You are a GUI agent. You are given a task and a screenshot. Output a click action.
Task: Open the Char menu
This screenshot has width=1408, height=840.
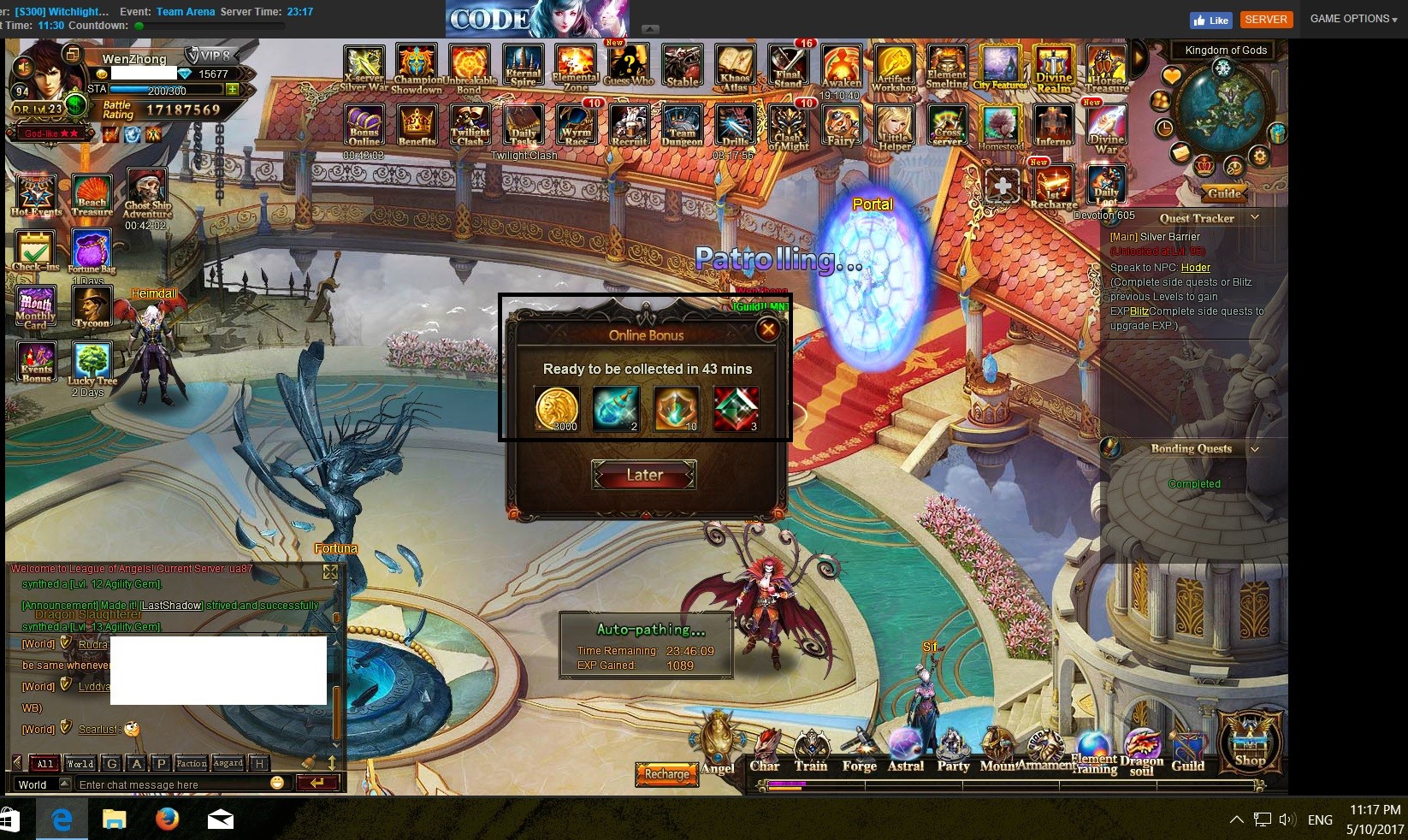pos(765,751)
